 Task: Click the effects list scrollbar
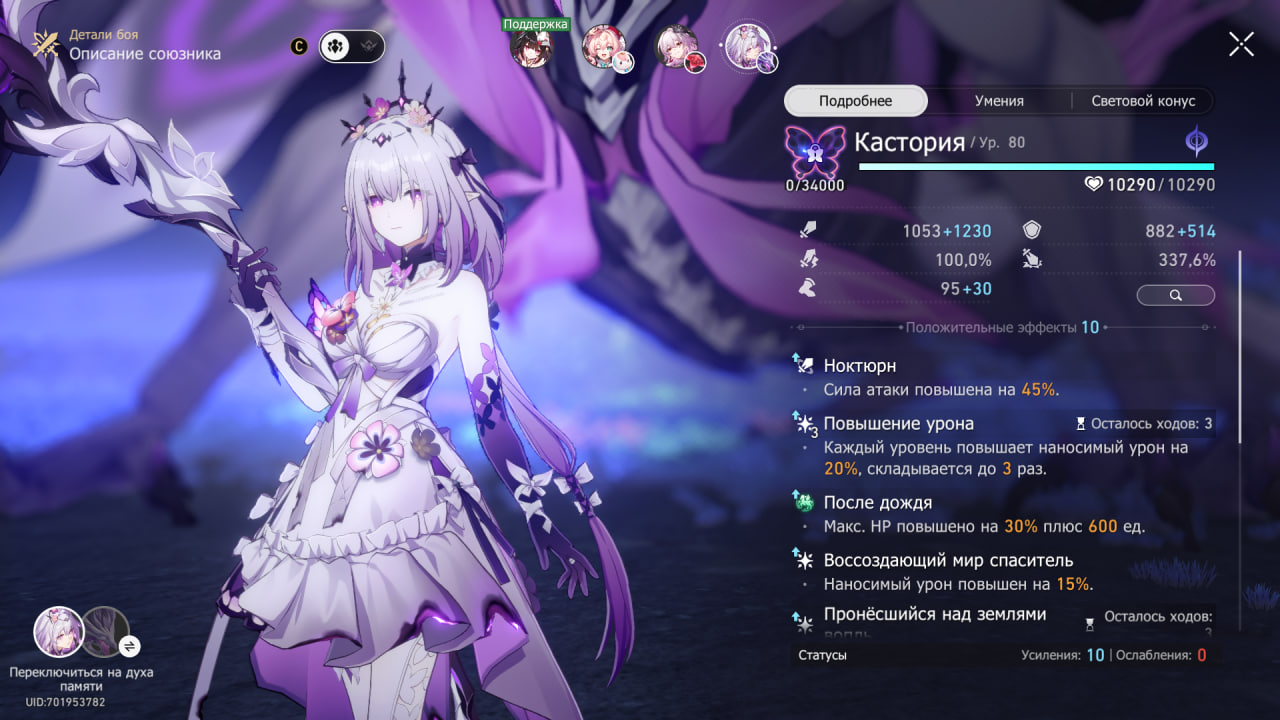[1240, 345]
